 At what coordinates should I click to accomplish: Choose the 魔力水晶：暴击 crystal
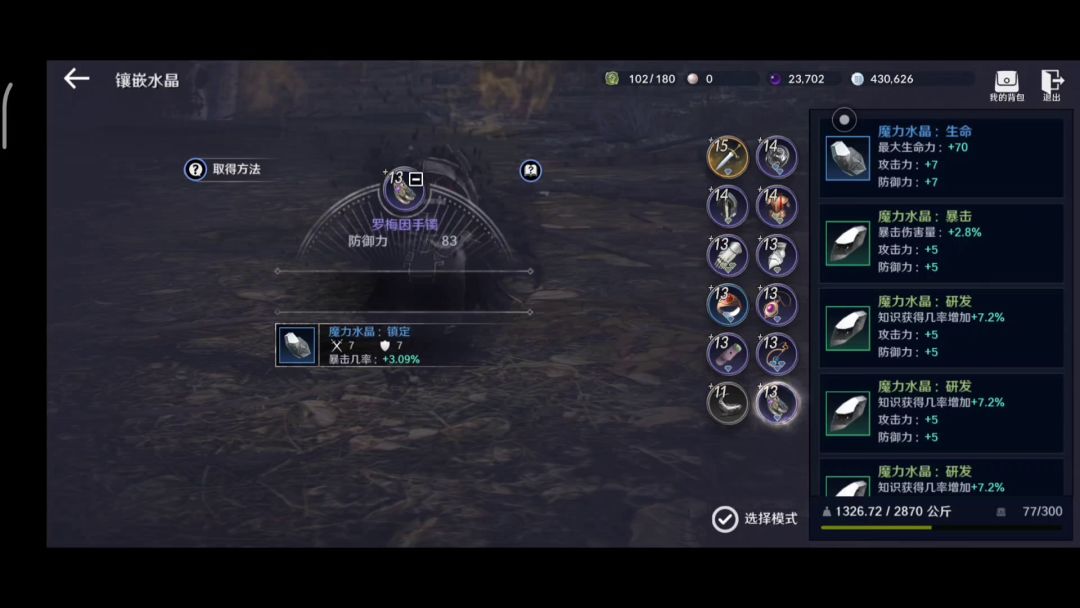pyautogui.click(x=941, y=242)
